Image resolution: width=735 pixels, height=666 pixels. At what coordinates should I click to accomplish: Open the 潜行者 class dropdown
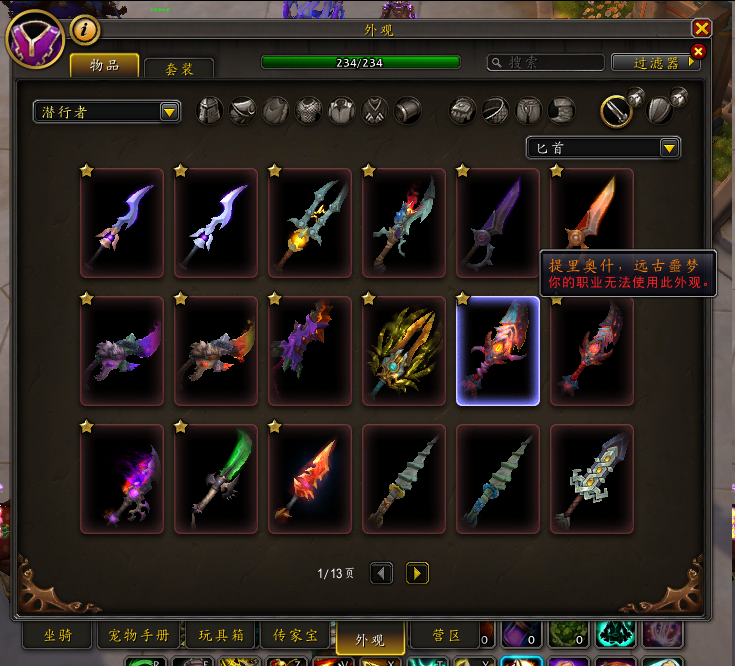point(106,112)
